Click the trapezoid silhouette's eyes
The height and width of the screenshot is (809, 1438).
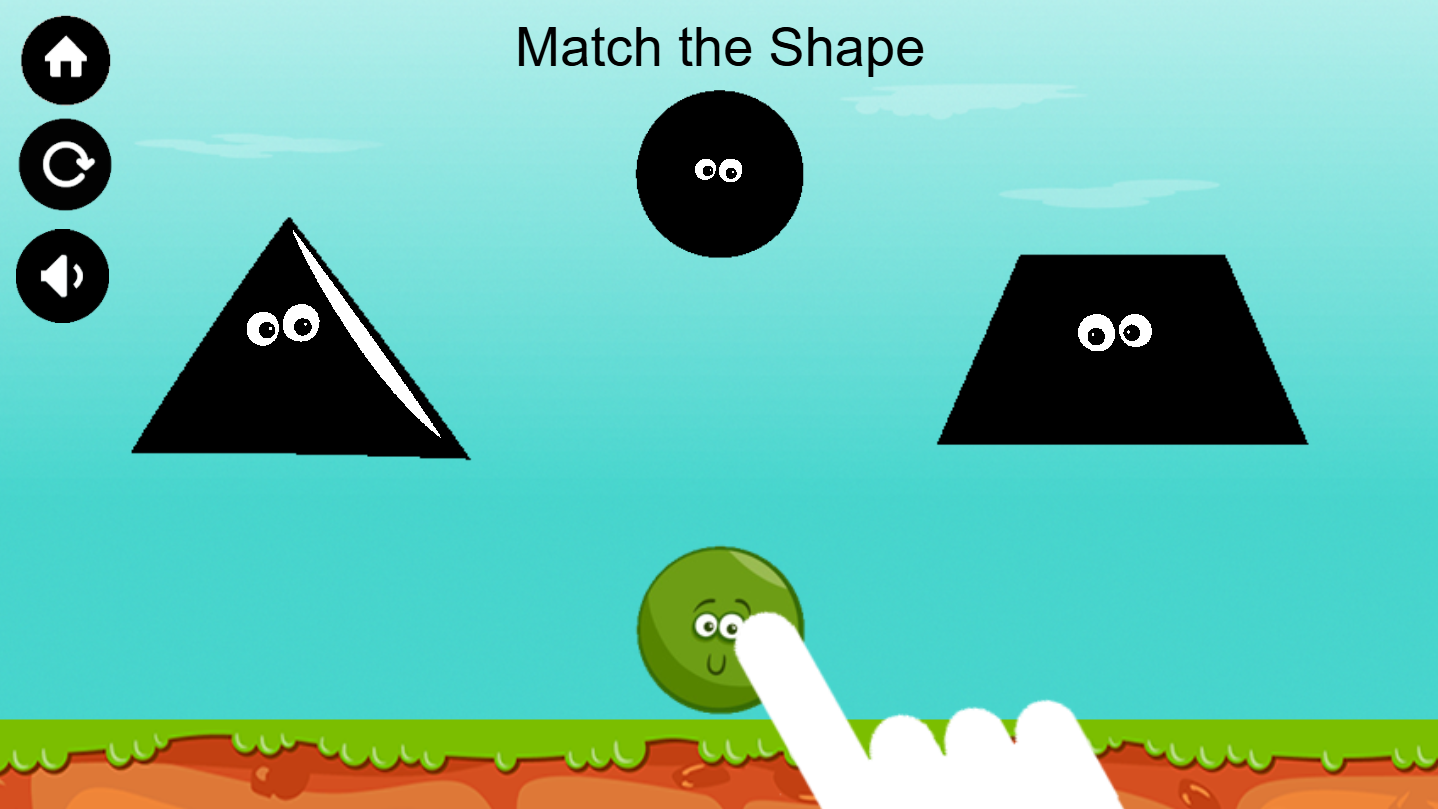click(x=1113, y=330)
